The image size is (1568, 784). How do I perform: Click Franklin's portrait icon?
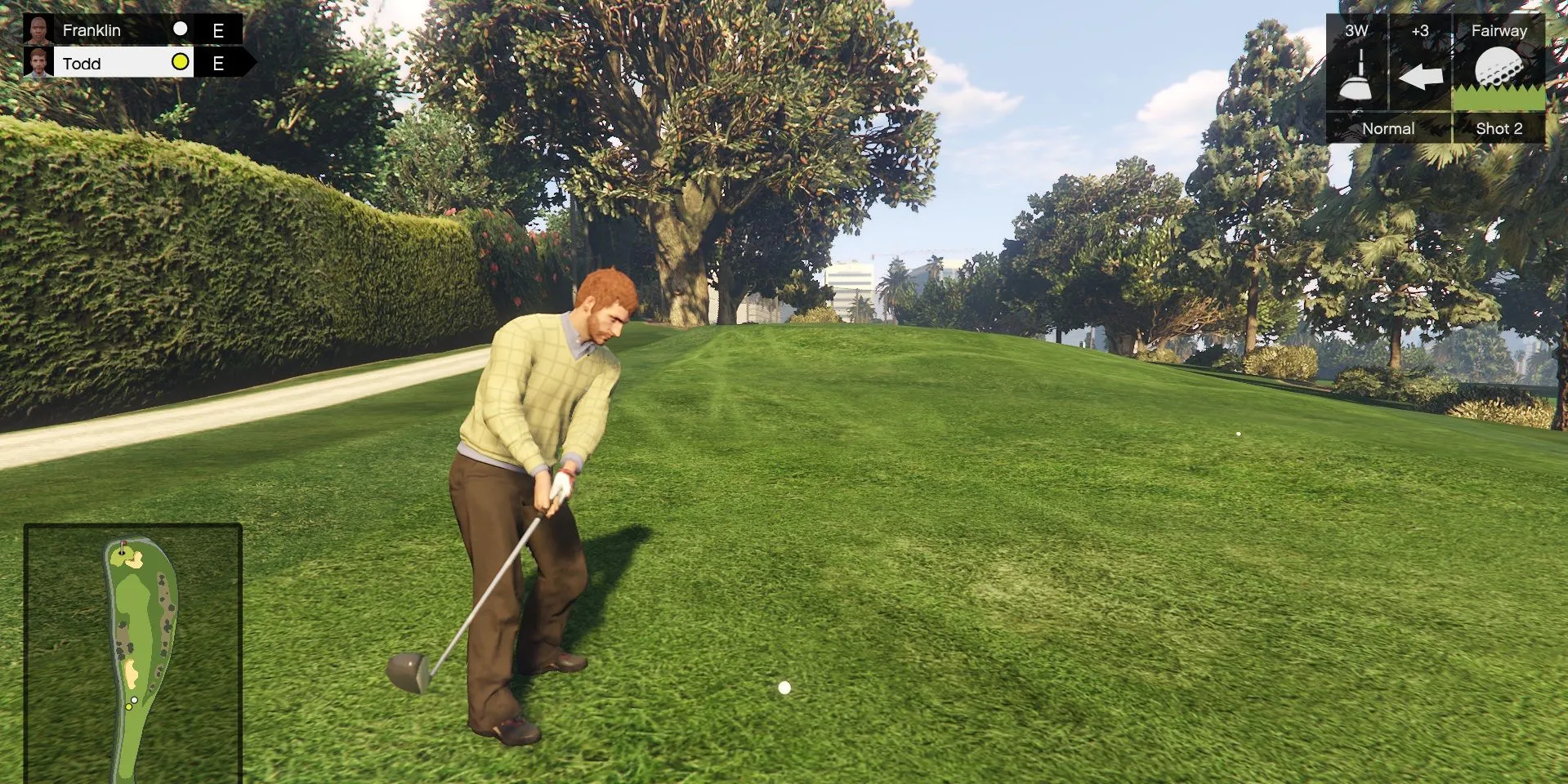38,30
